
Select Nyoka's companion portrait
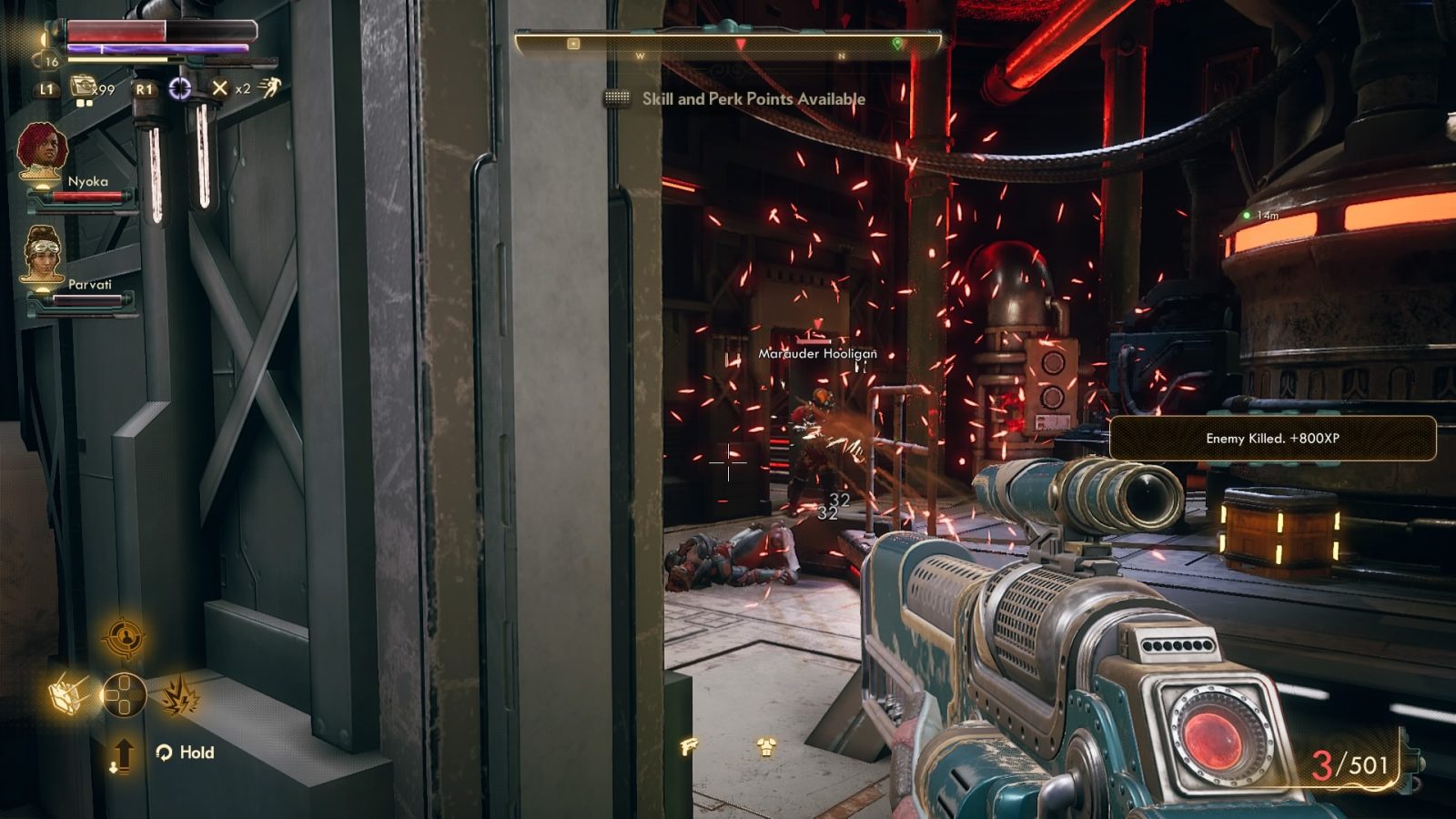pos(42,148)
